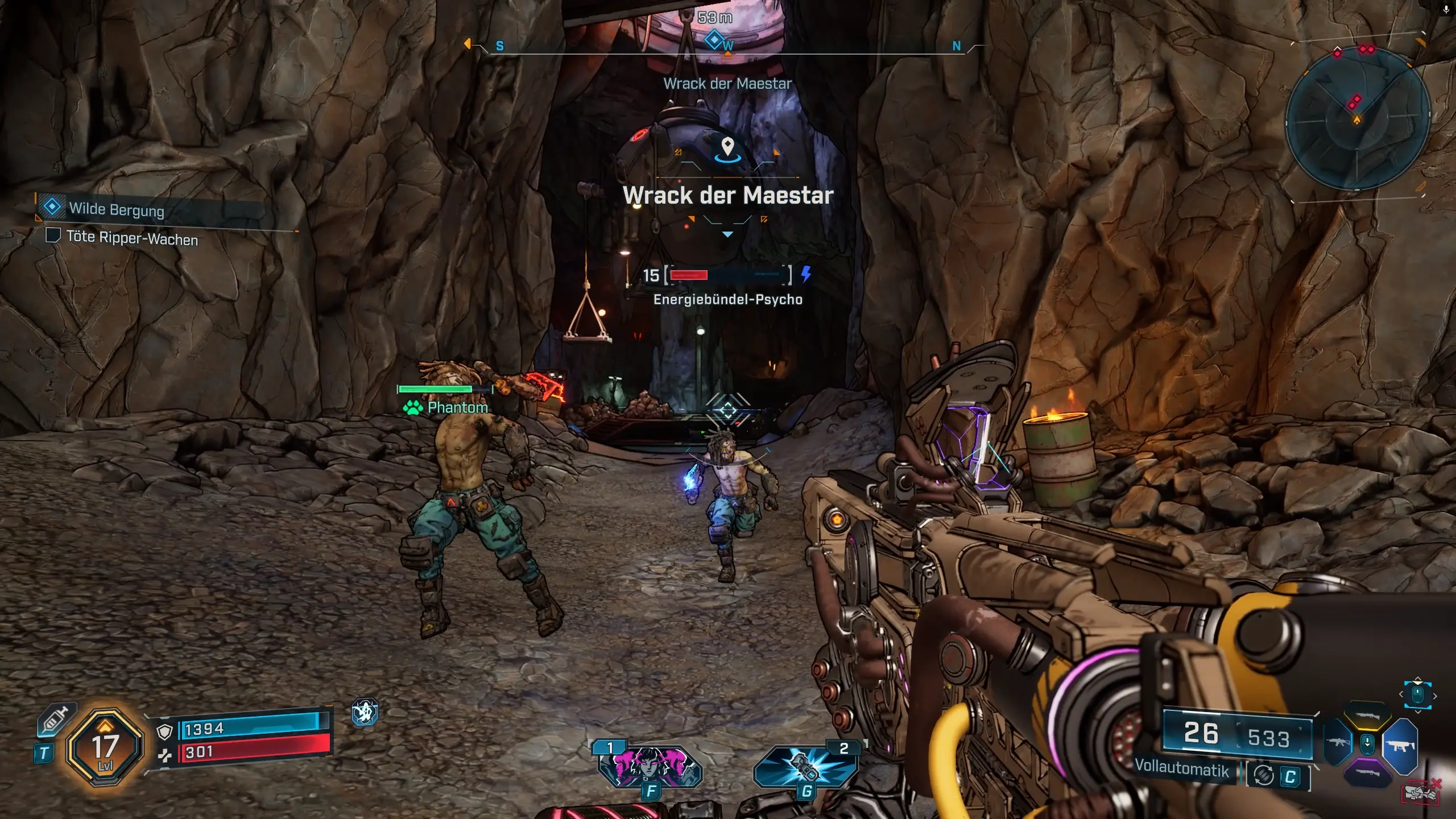Click the circular minimap
The height and width of the screenshot is (819, 1456).
point(1357,118)
